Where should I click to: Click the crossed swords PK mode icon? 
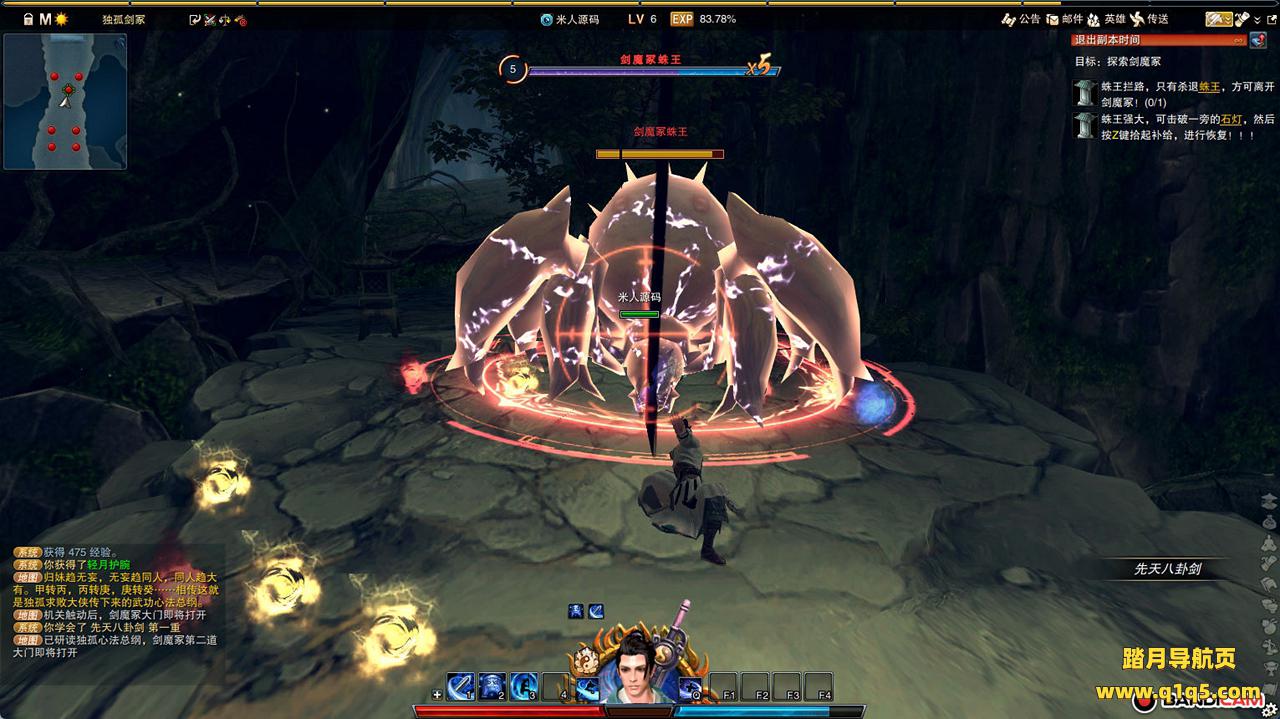click(x=210, y=19)
